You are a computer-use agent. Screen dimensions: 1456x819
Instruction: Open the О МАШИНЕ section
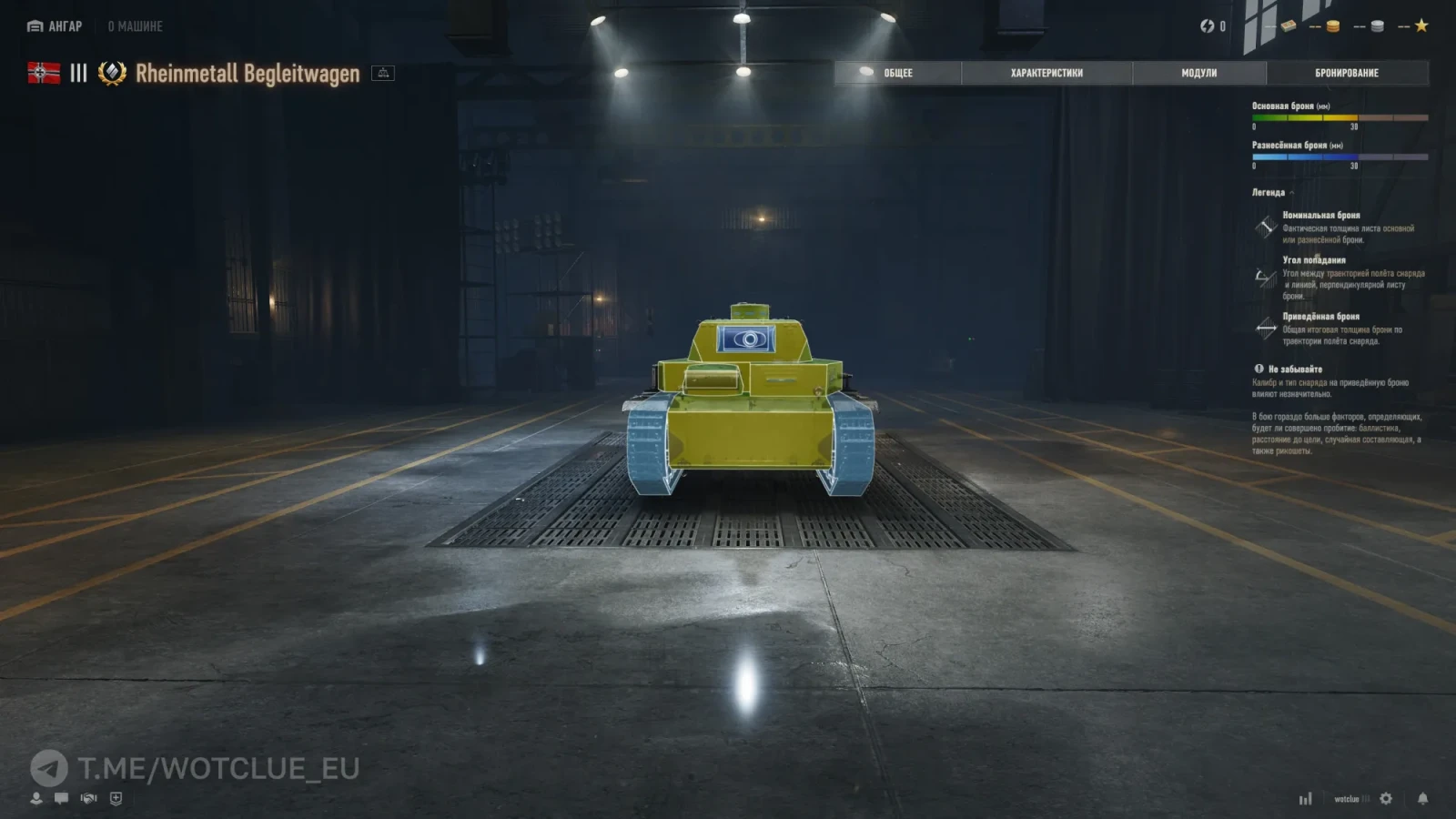tap(135, 26)
